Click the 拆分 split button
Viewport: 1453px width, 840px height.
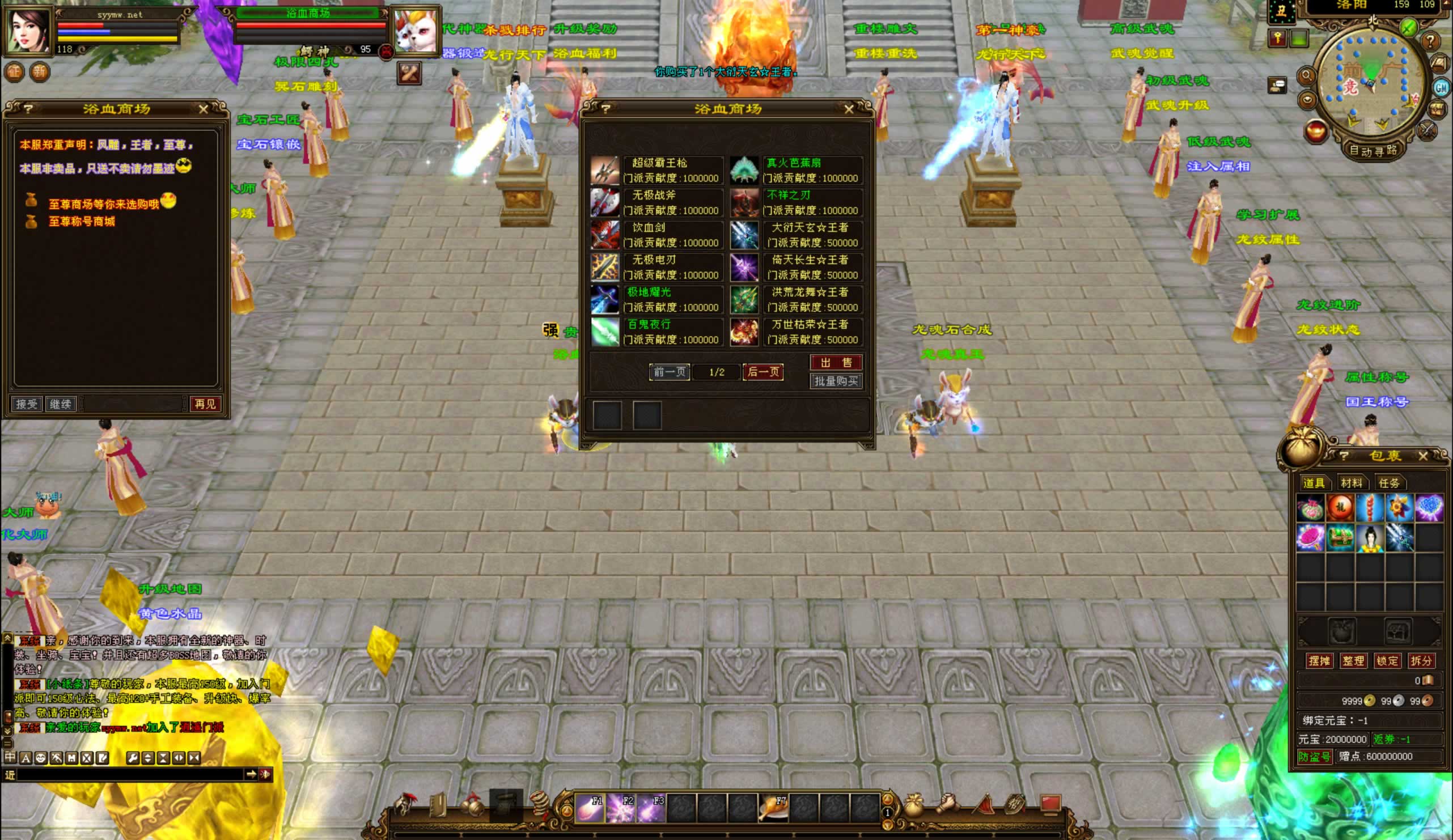[1420, 661]
